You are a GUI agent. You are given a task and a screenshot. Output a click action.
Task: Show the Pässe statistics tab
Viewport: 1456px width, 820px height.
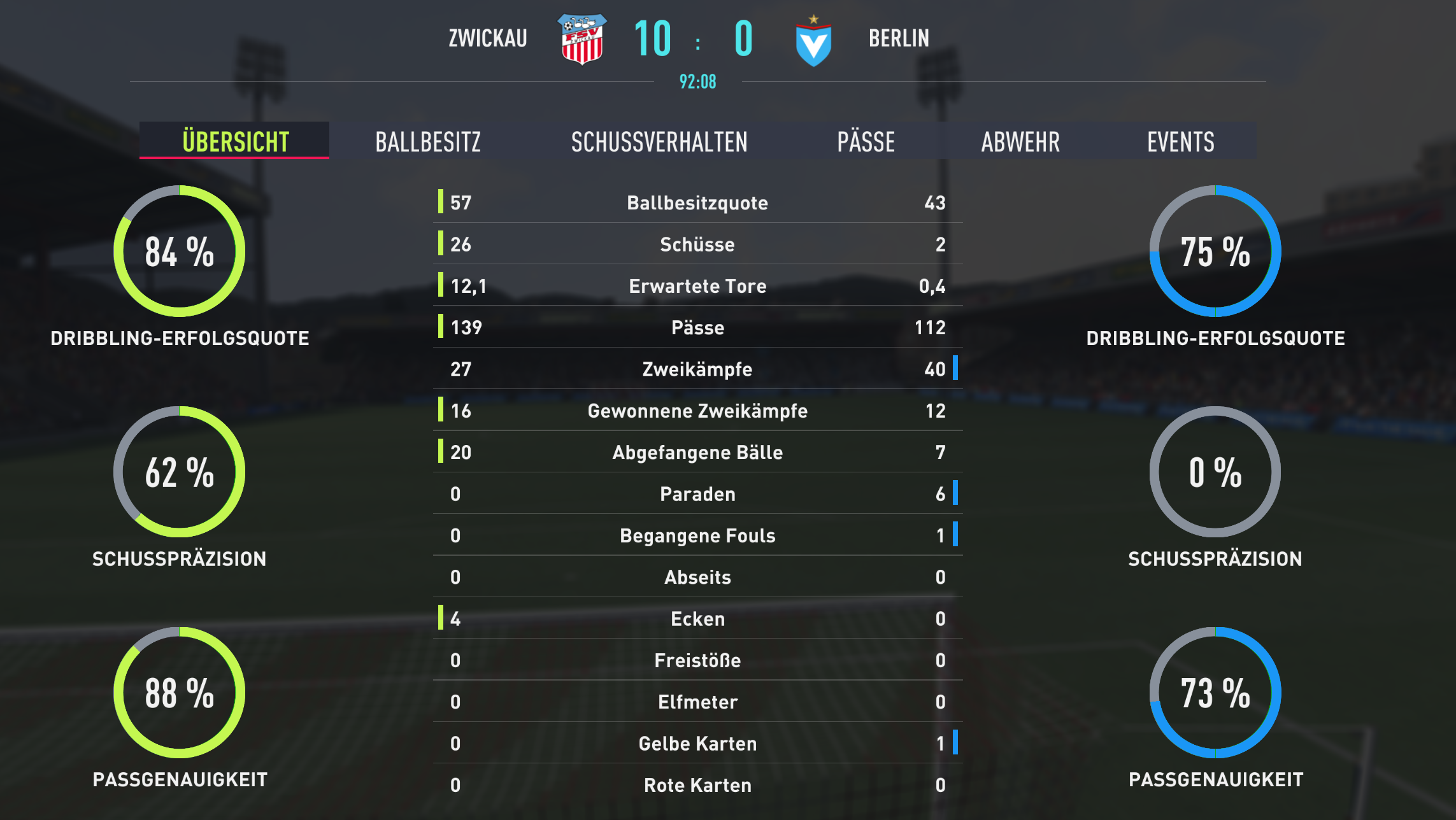(x=866, y=141)
